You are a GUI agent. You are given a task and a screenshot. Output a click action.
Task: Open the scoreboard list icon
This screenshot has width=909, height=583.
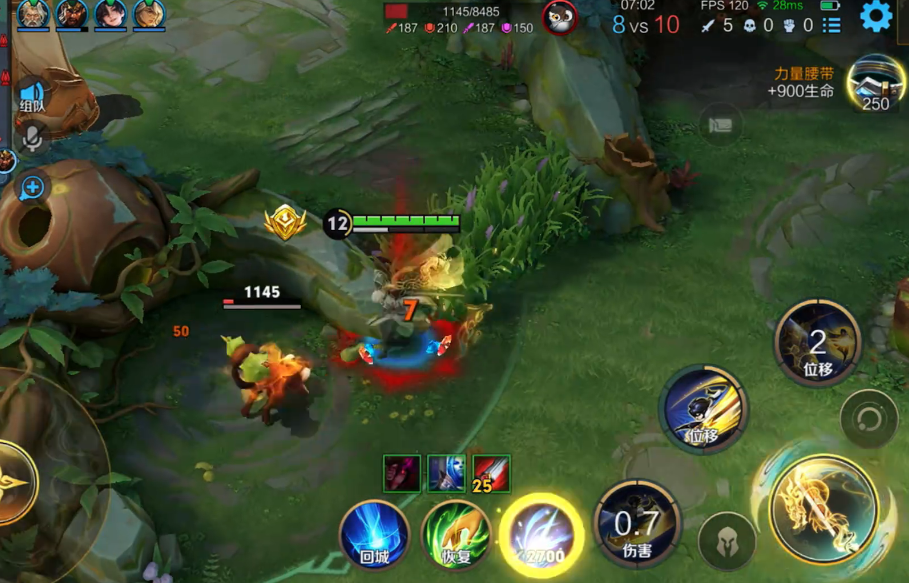pos(831,26)
